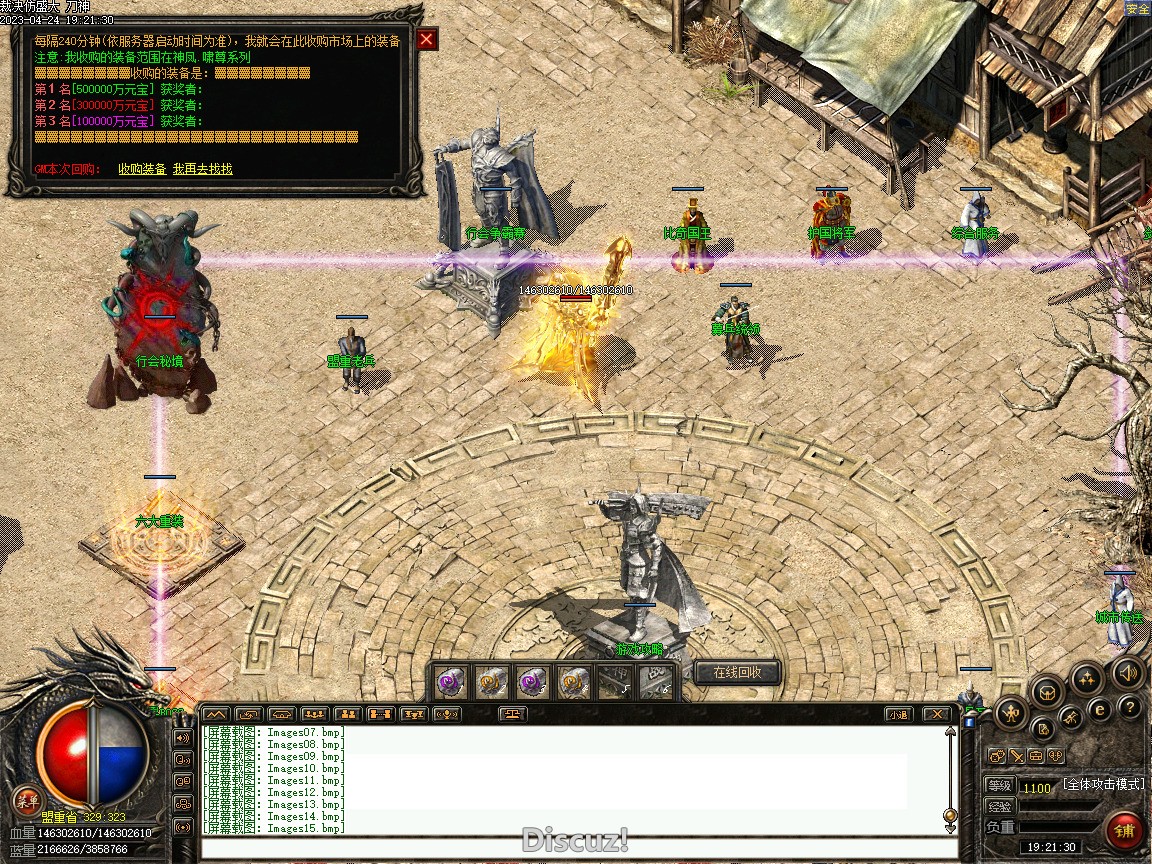Click the chat text input field
The height and width of the screenshot is (864, 1152).
tap(575, 848)
